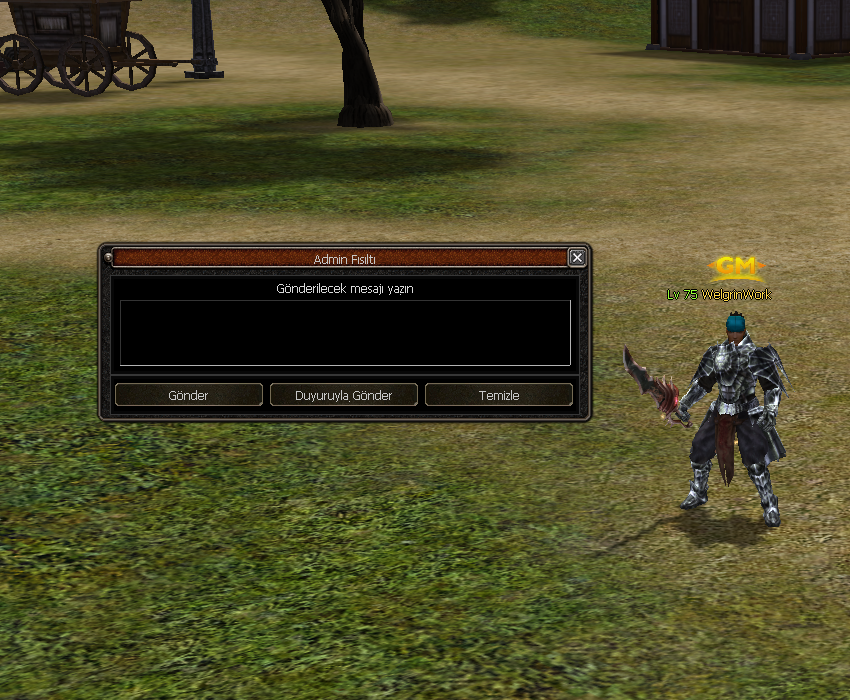
Task: Close the Admin Fısıltı window
Action: [577, 258]
